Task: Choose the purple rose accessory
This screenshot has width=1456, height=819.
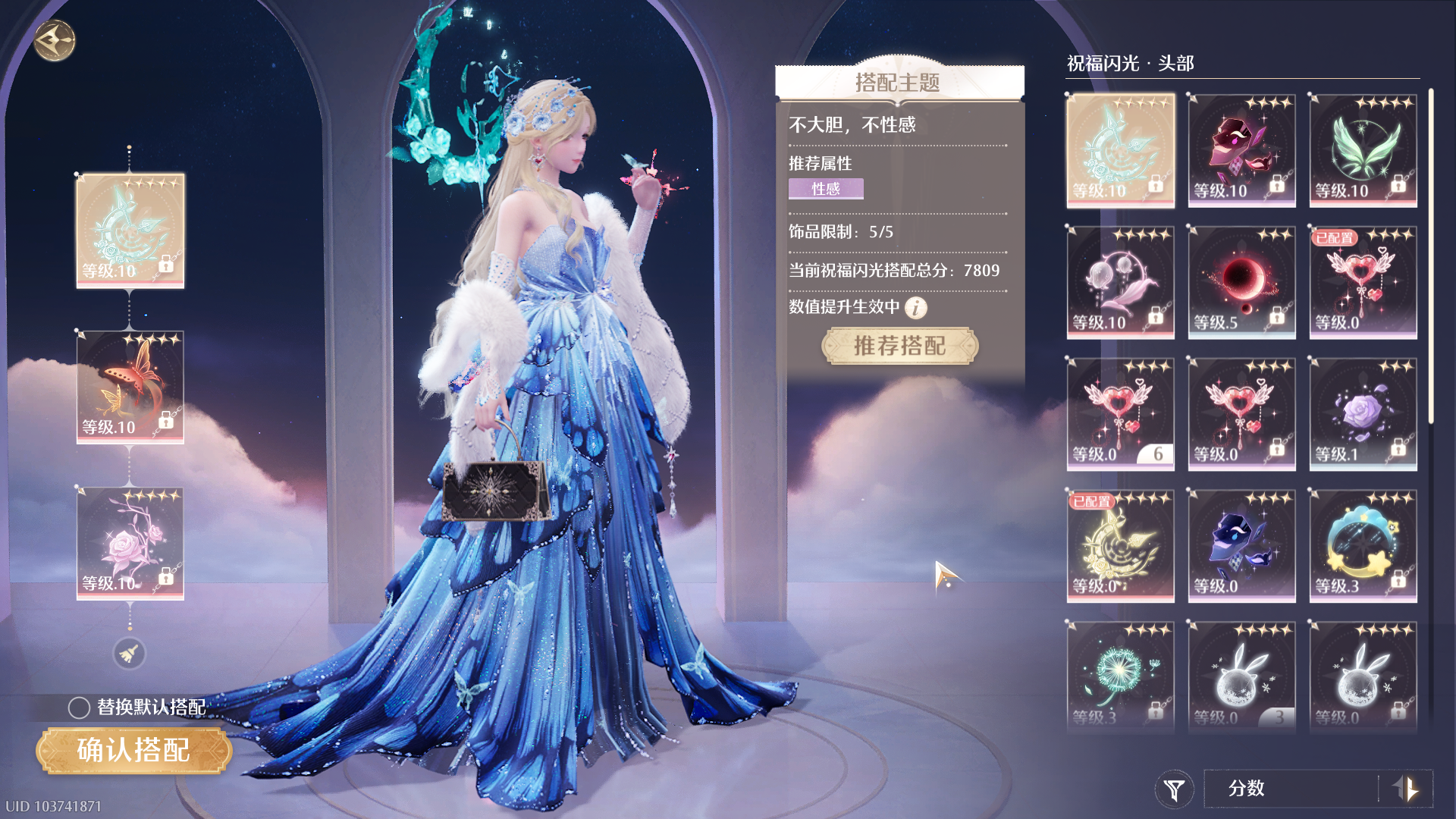Action: click(x=1363, y=413)
